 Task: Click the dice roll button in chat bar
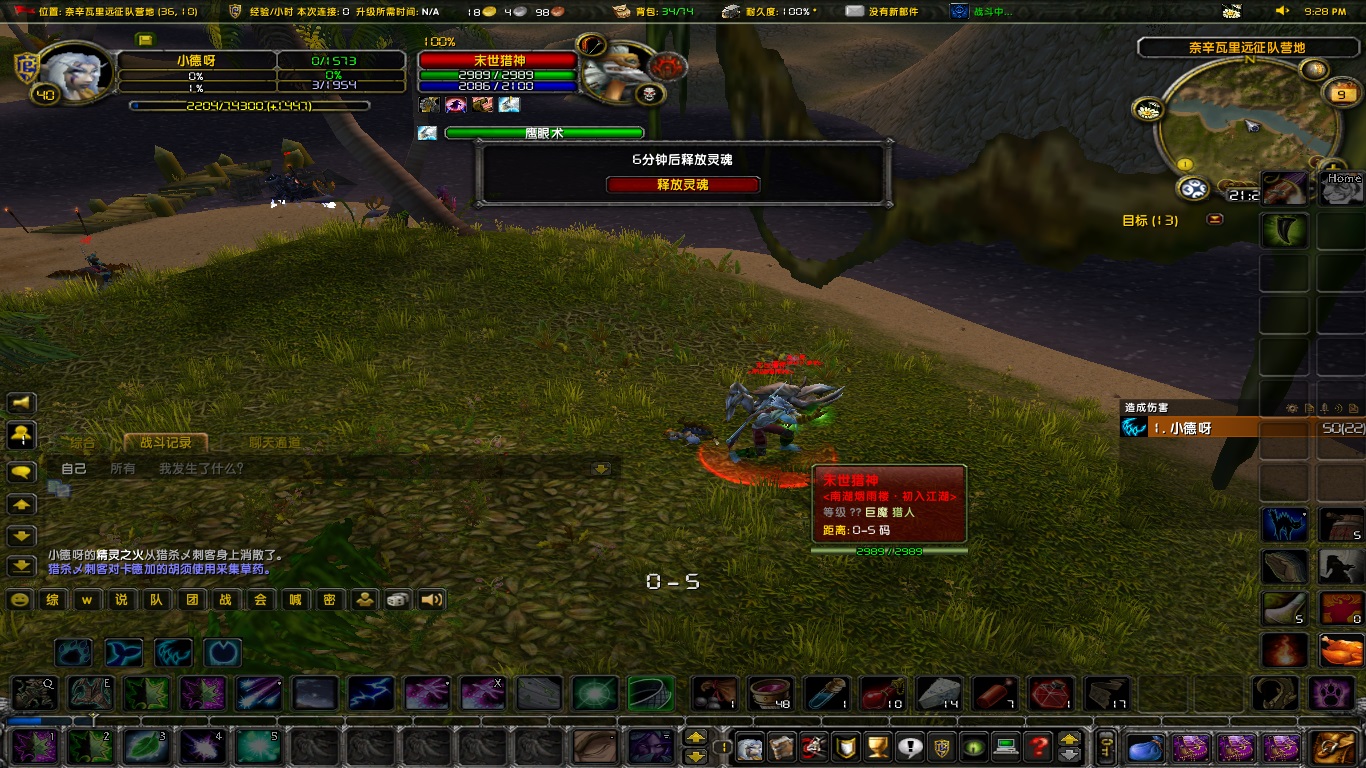(x=397, y=600)
